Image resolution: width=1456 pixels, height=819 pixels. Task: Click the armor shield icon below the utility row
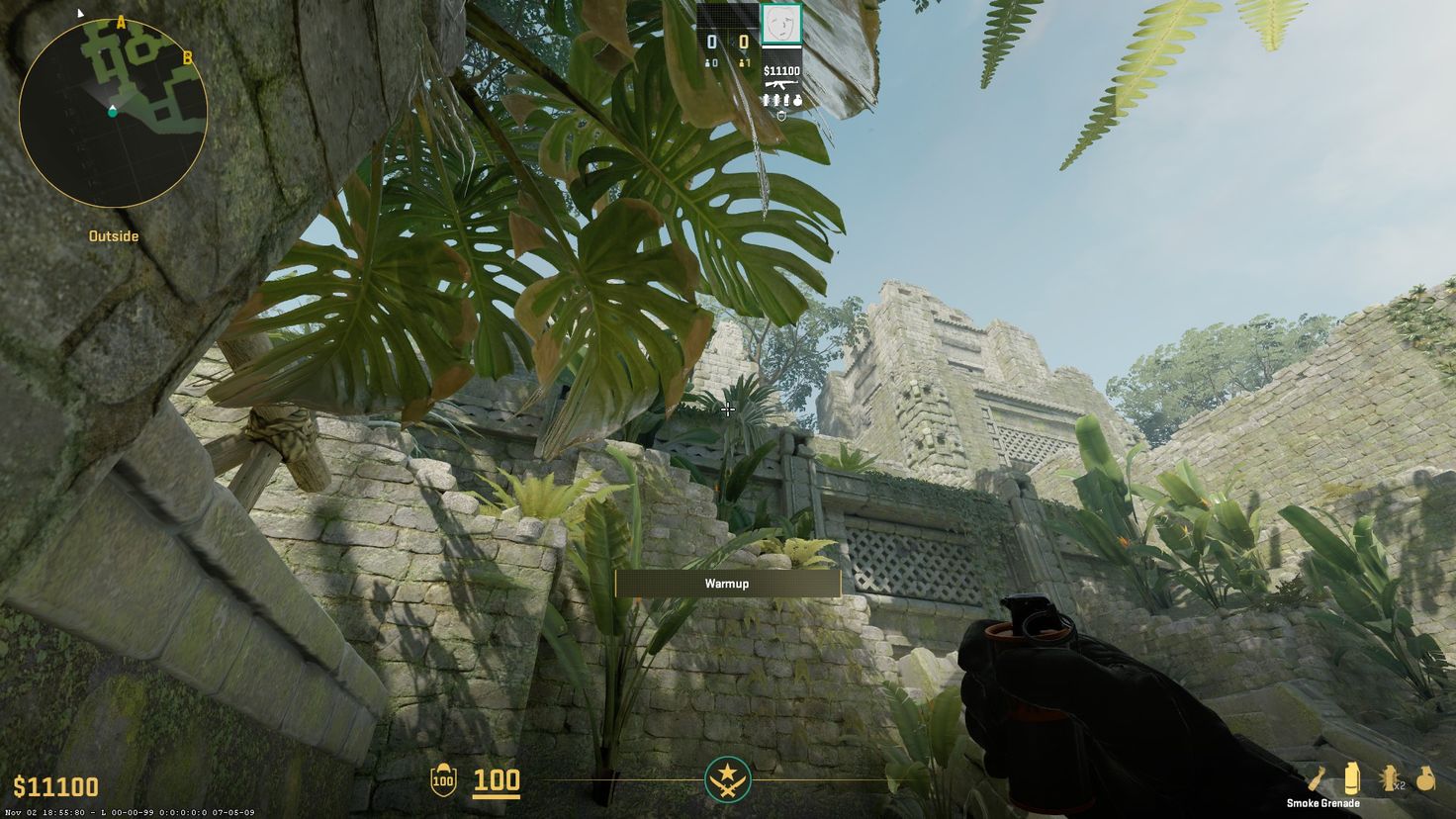click(781, 115)
